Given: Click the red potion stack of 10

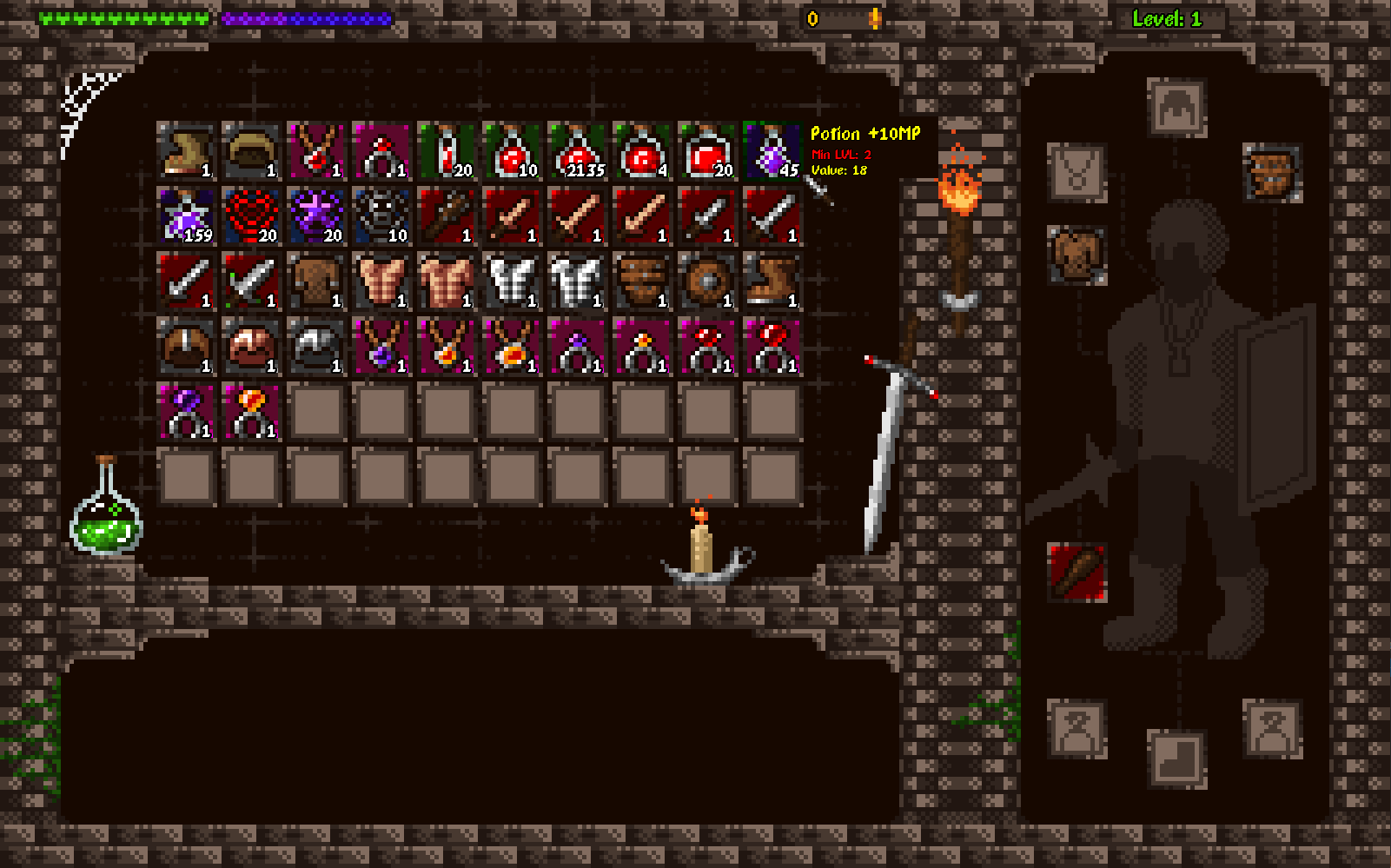Looking at the screenshot, I should coord(512,151).
